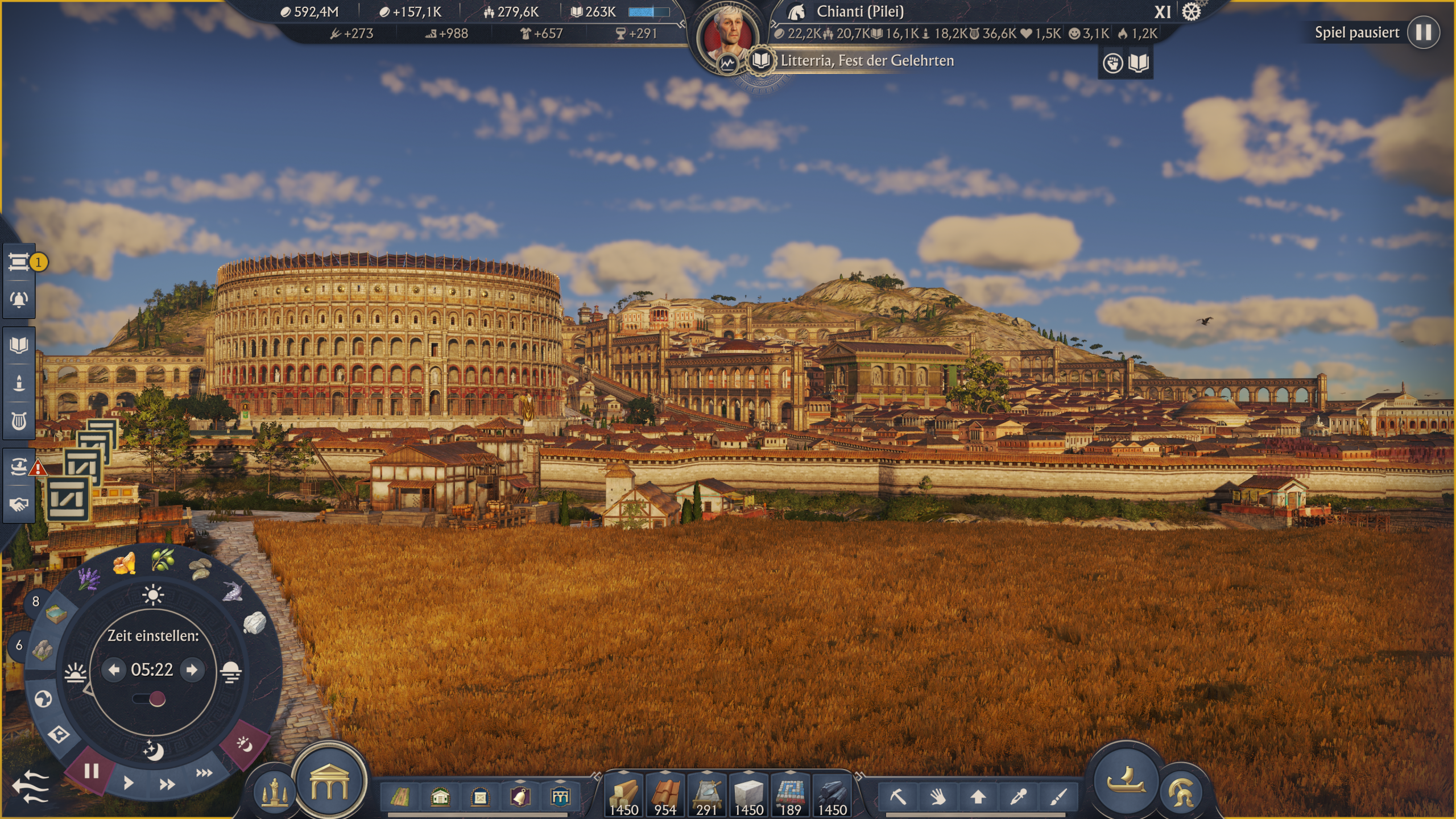Open the quest scroll with notification badge

coord(19,262)
